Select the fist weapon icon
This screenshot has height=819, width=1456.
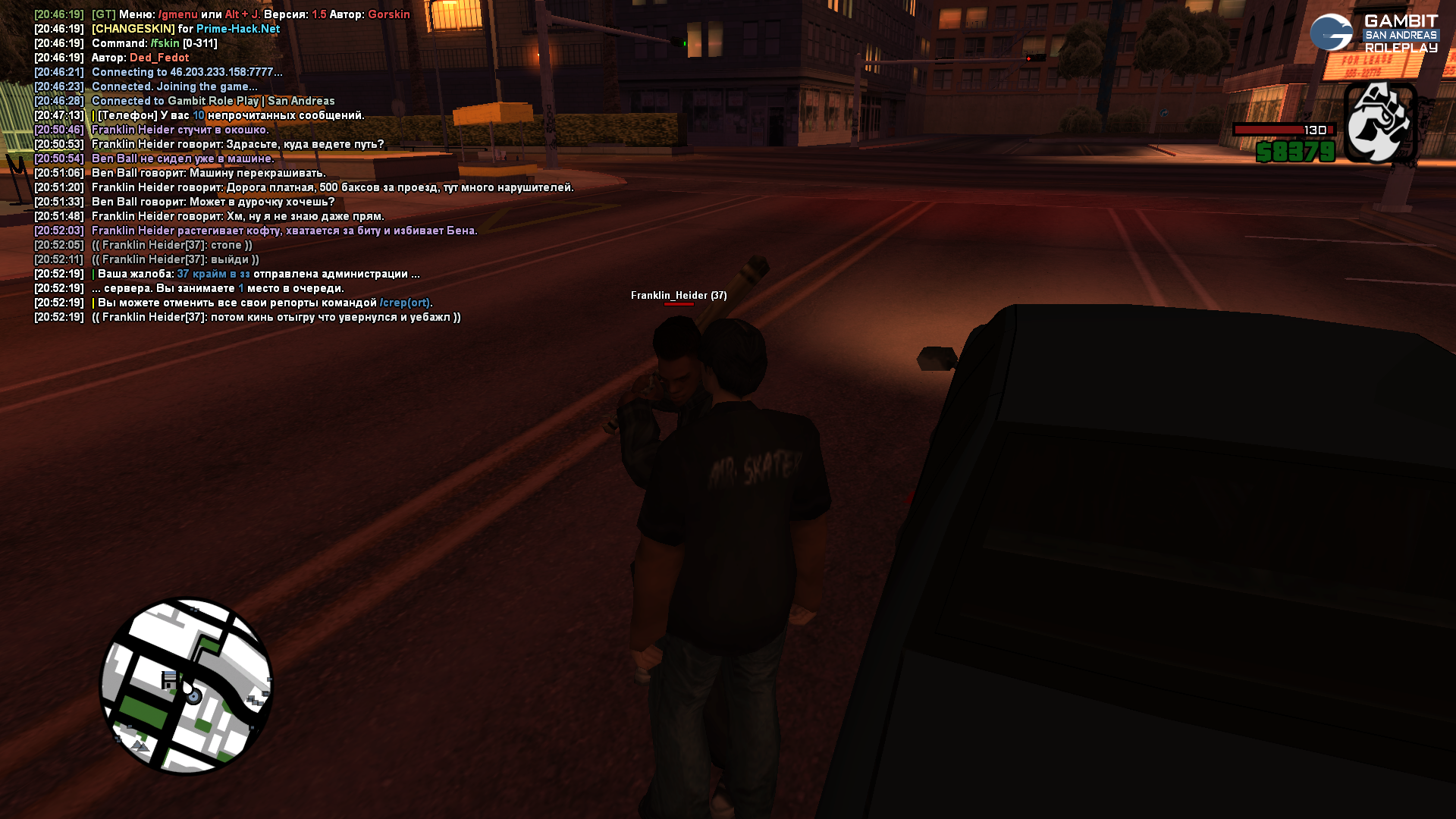coord(1380,122)
